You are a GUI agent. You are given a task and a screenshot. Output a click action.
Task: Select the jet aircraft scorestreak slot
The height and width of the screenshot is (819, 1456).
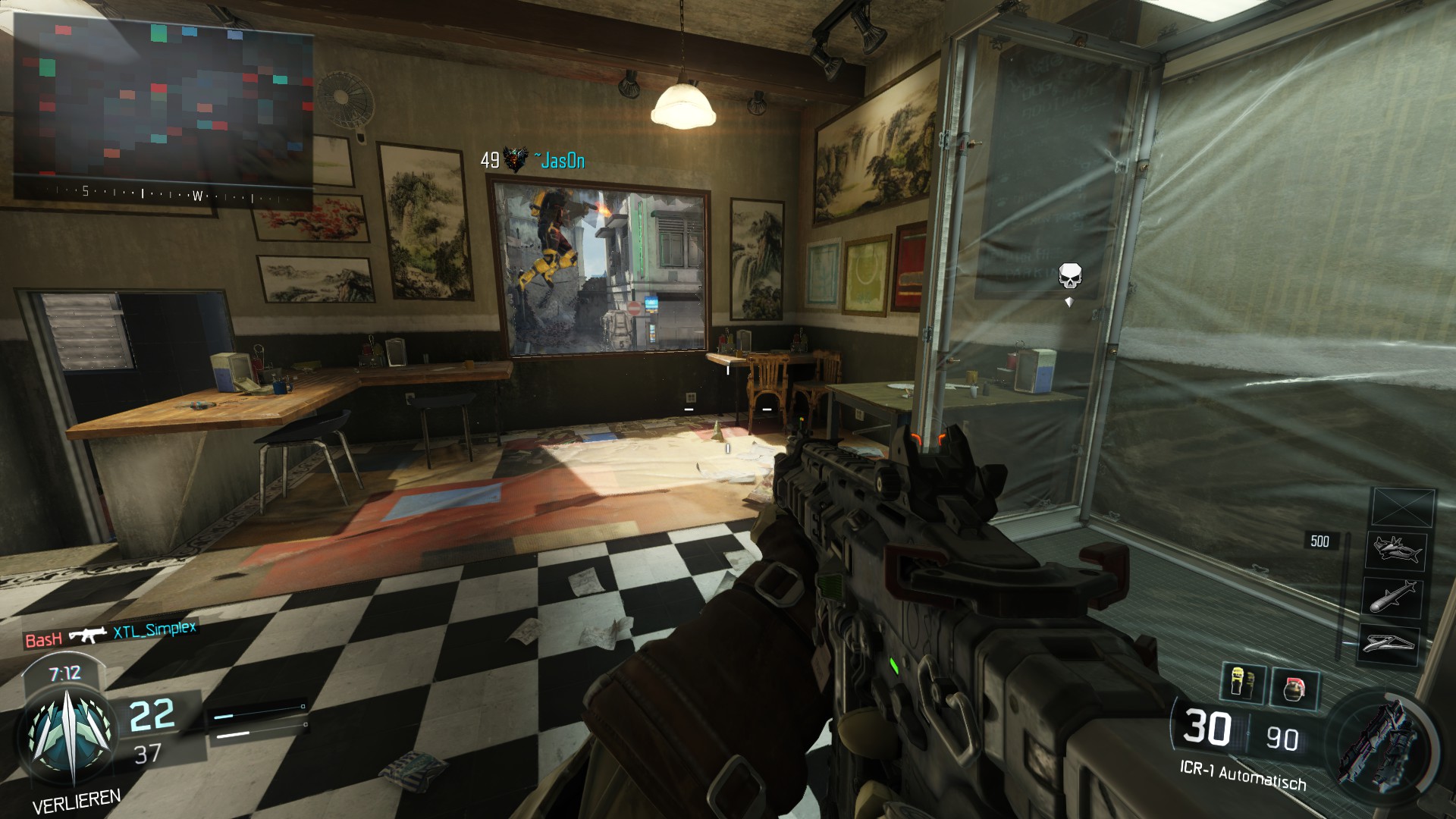[1396, 551]
